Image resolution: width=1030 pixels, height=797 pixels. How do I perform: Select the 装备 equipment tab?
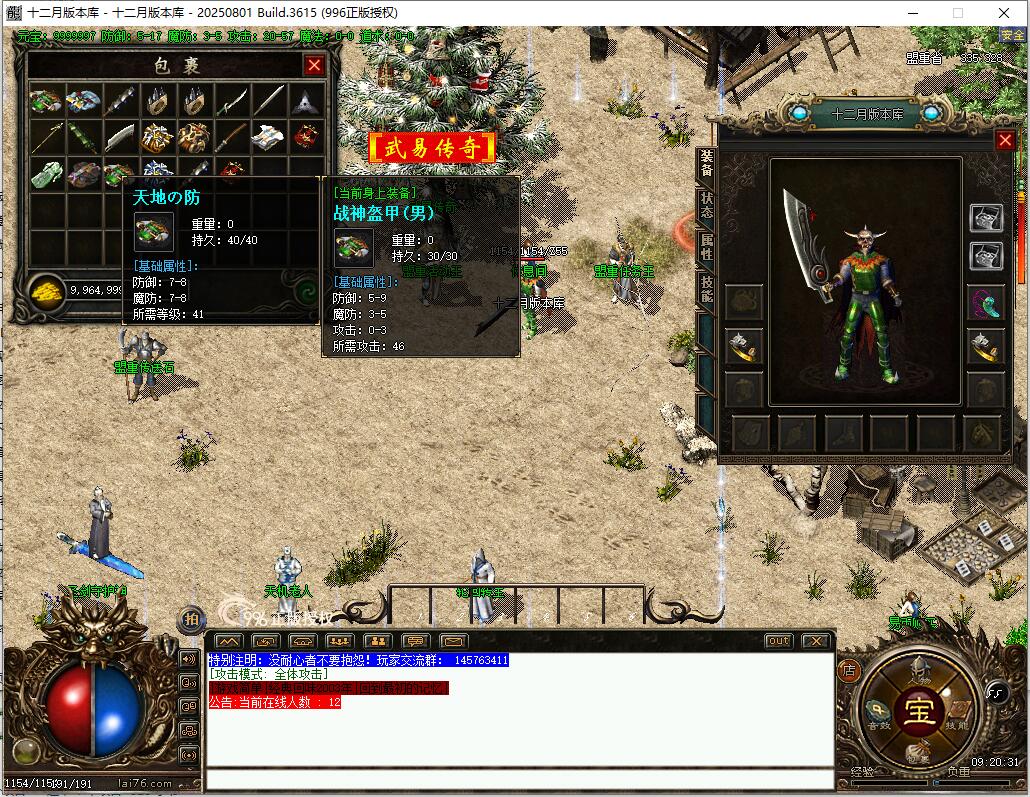pos(706,164)
